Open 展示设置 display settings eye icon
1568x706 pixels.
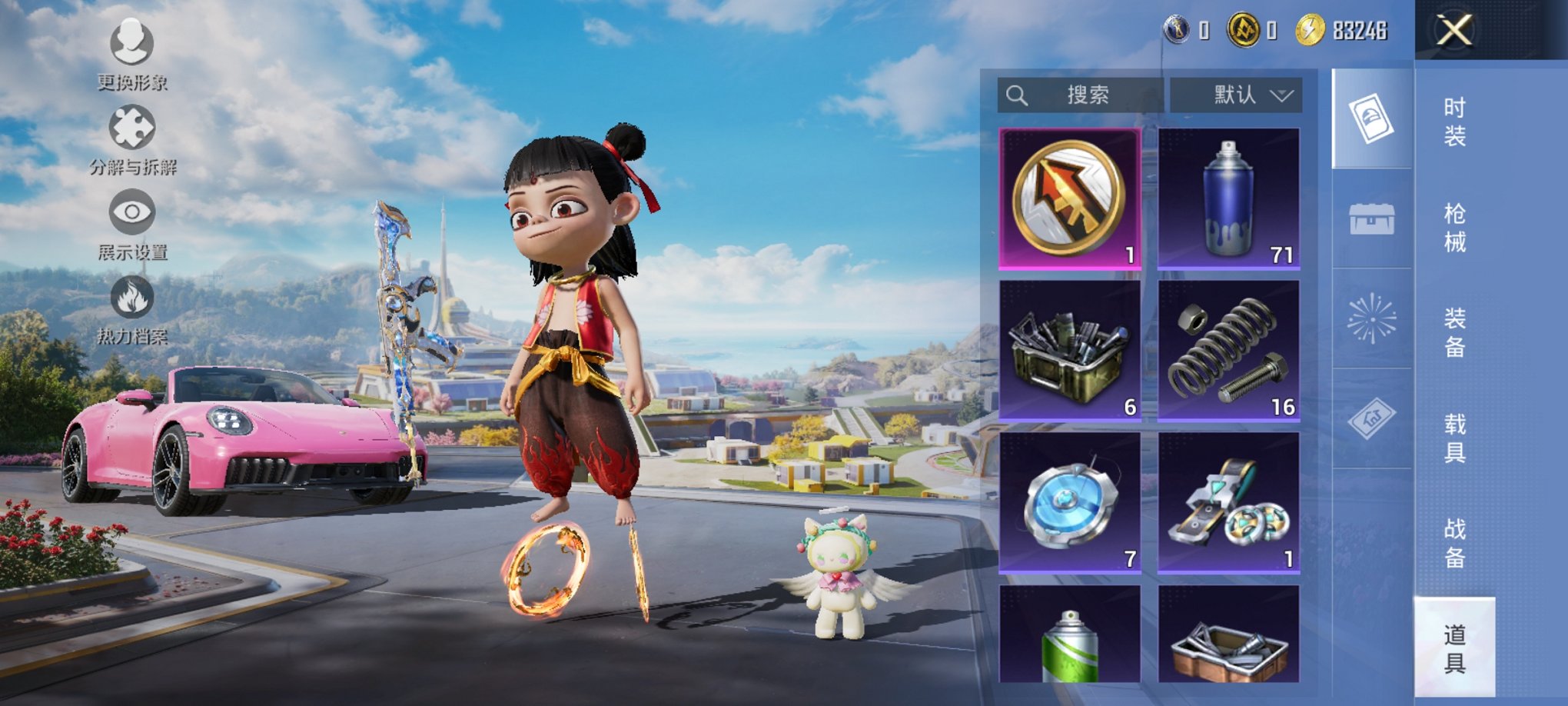[132, 224]
